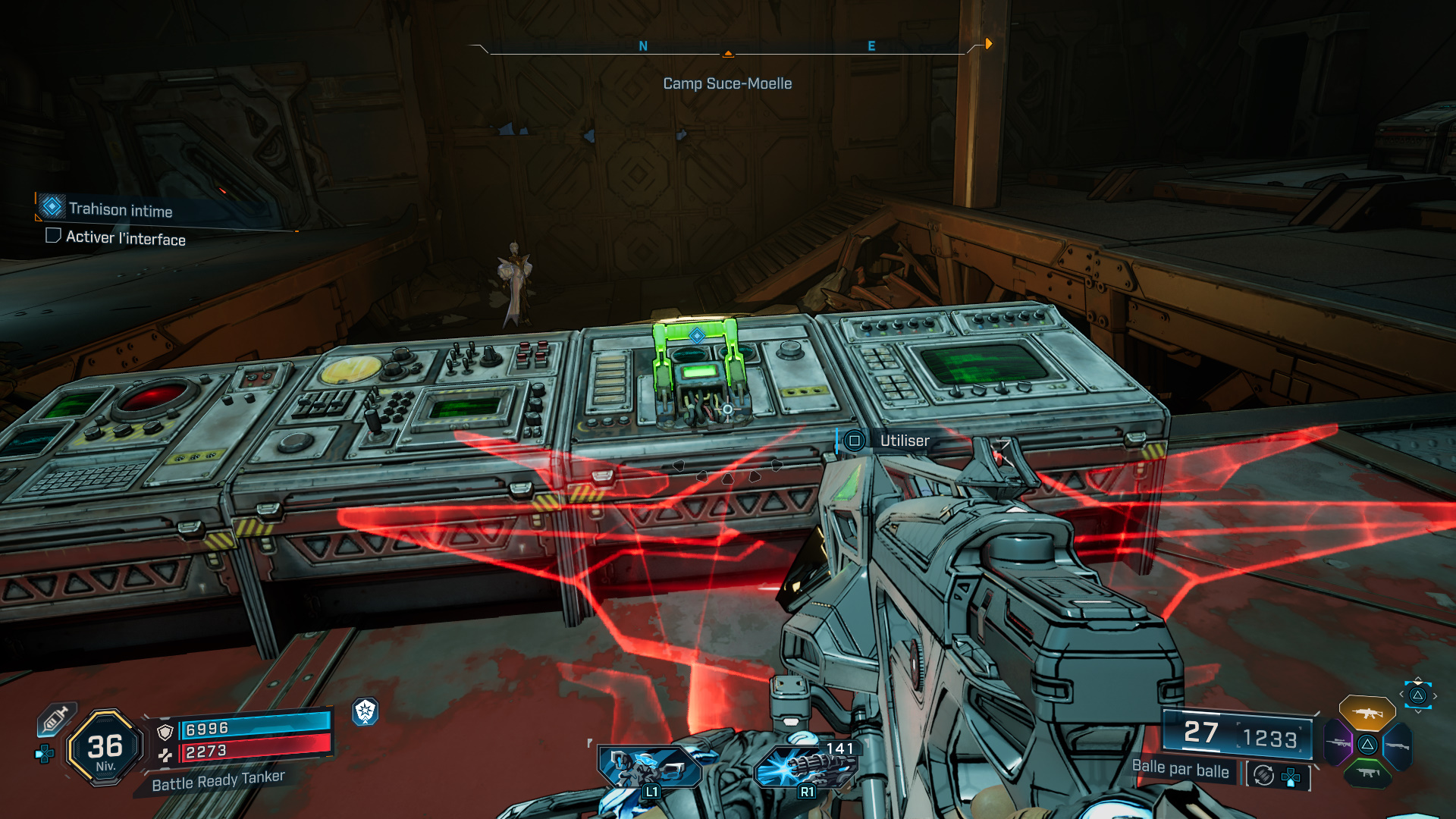This screenshot has height=819, width=1456.
Task: Open the level 36 character badge
Action: coord(105,748)
